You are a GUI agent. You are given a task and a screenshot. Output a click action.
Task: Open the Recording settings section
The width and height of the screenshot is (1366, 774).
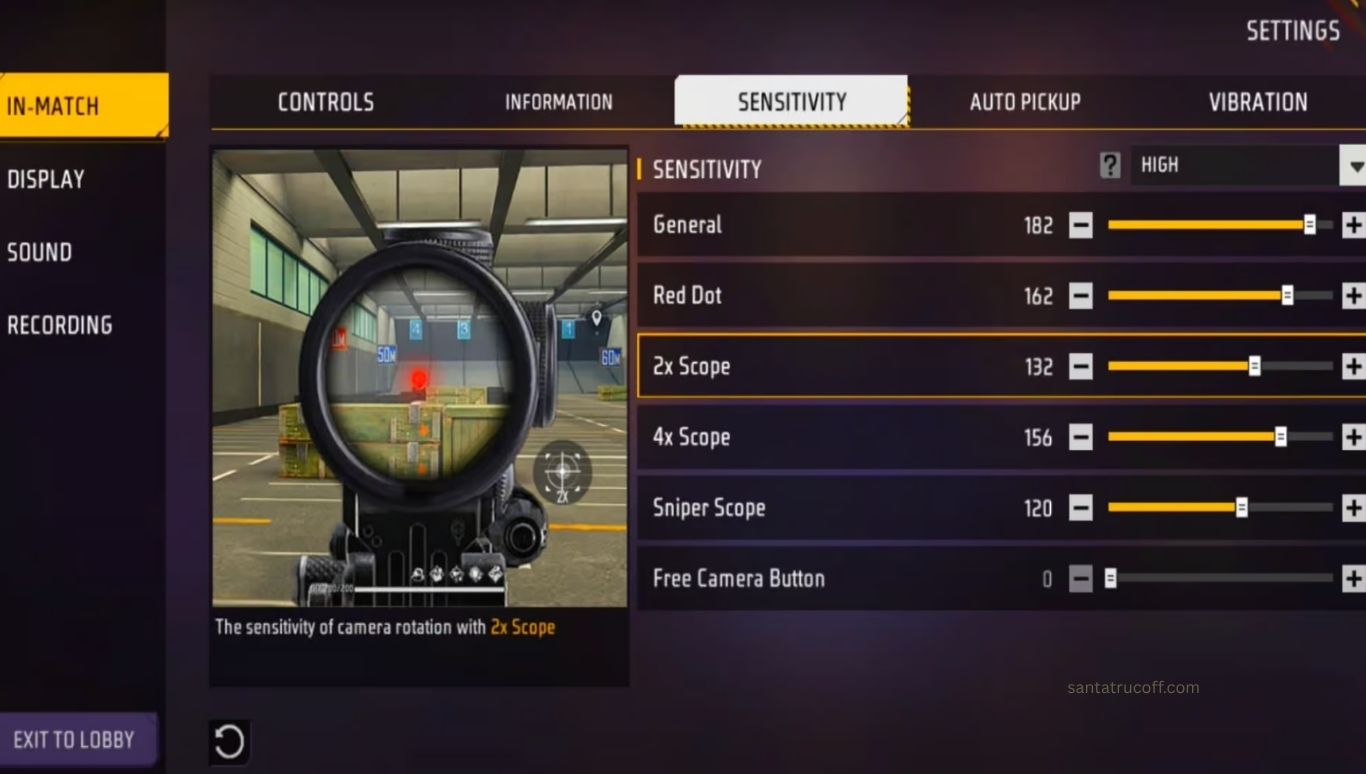pyautogui.click(x=60, y=325)
